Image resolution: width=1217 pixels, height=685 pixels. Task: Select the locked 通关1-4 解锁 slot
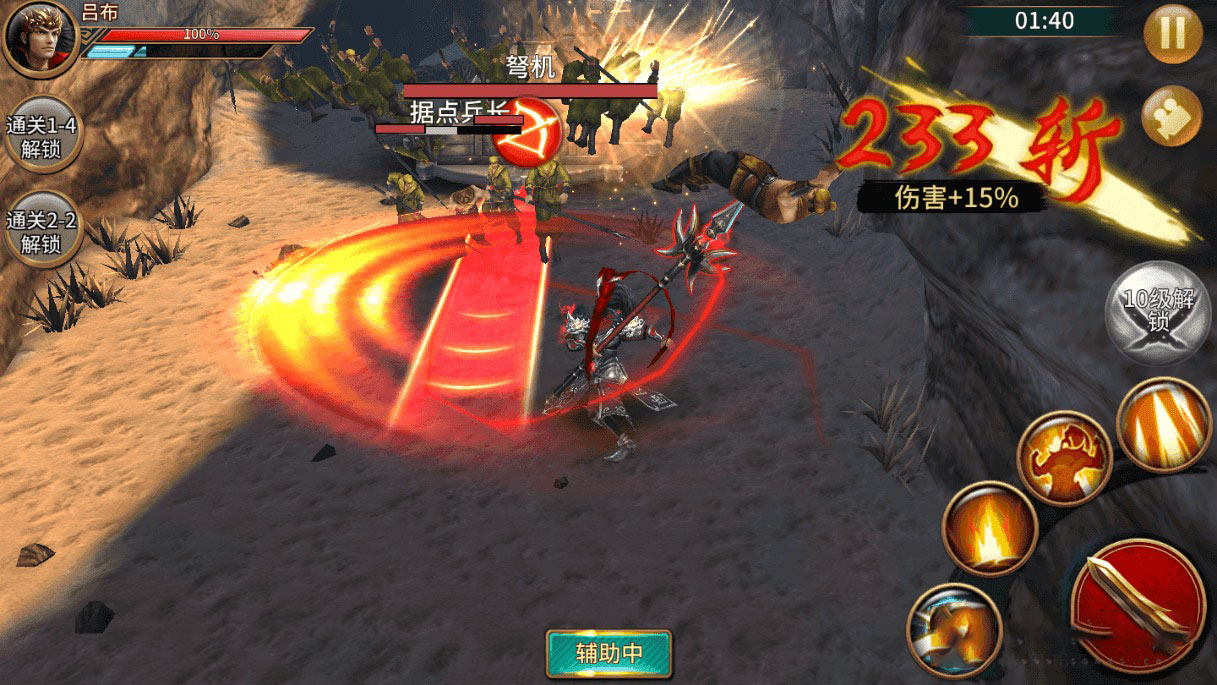pos(41,137)
